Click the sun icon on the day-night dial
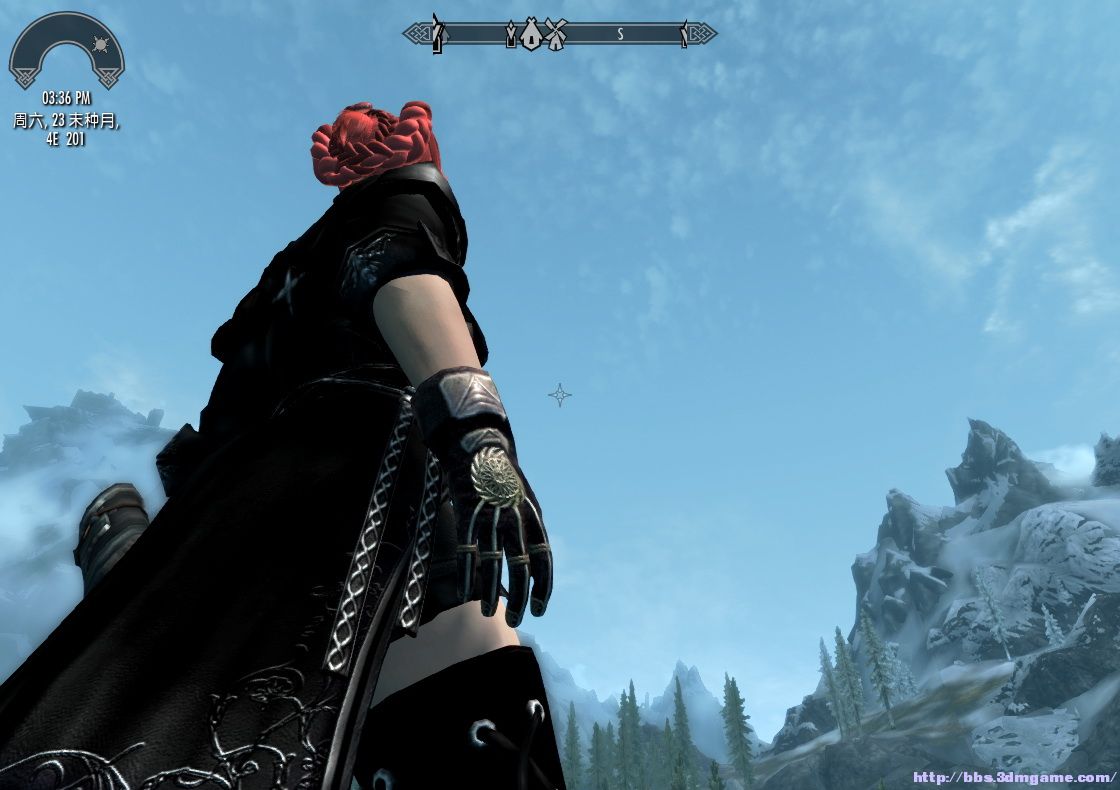 click(x=98, y=46)
